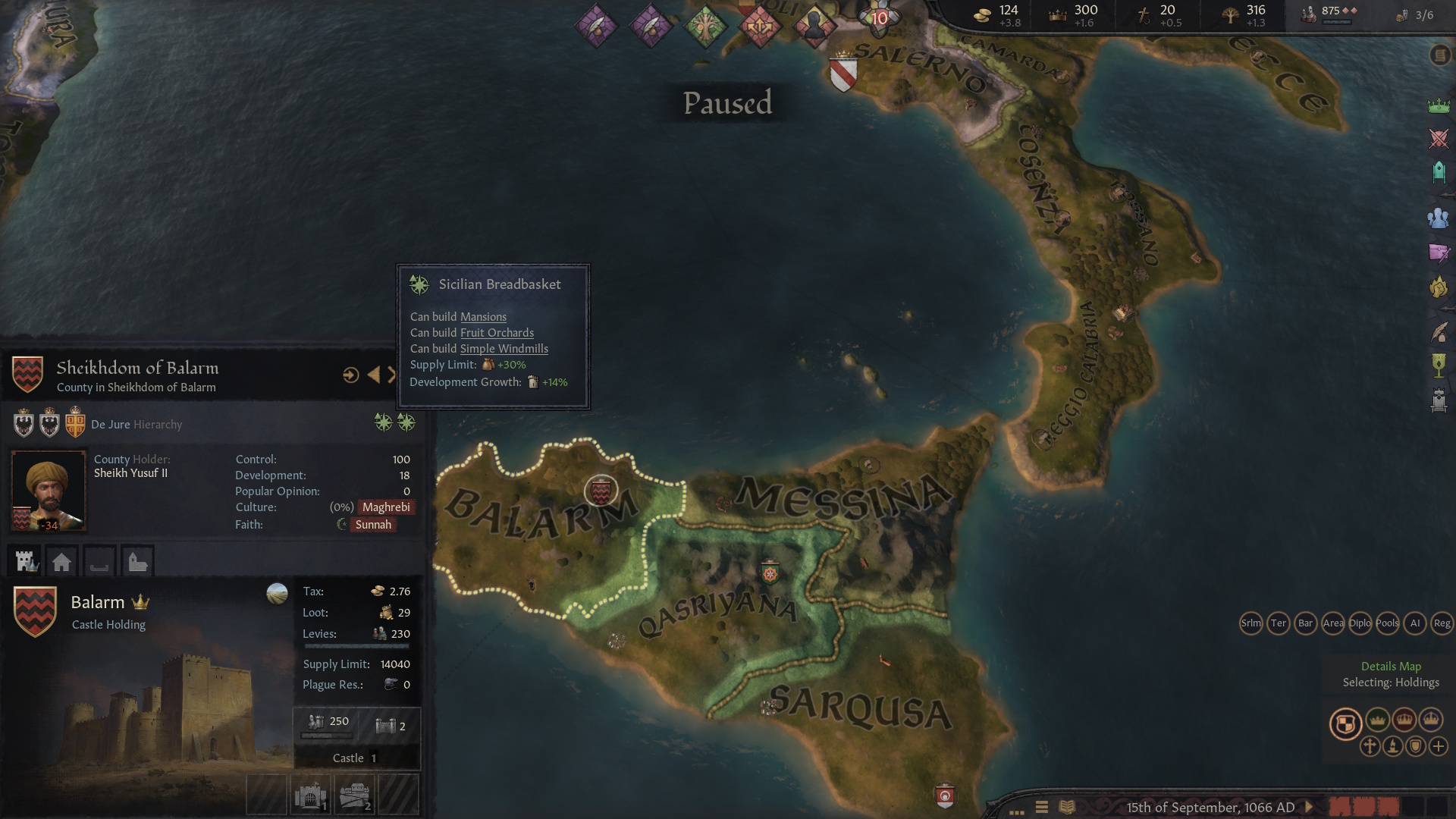This screenshot has height=819, width=1456.
Task: Expand more map modes with plus button
Action: point(1439,746)
